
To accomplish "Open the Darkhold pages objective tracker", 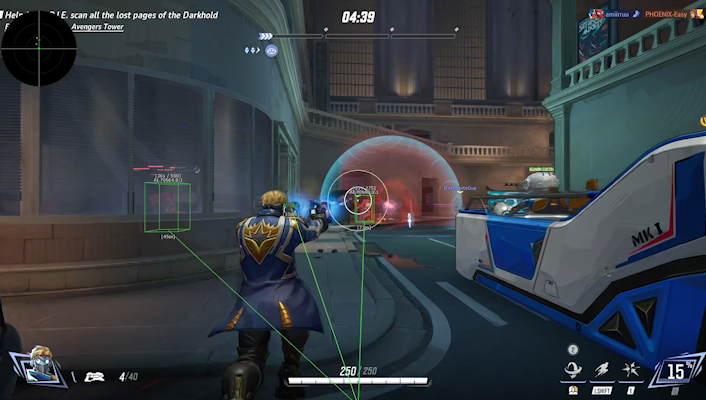I will 140,16.
